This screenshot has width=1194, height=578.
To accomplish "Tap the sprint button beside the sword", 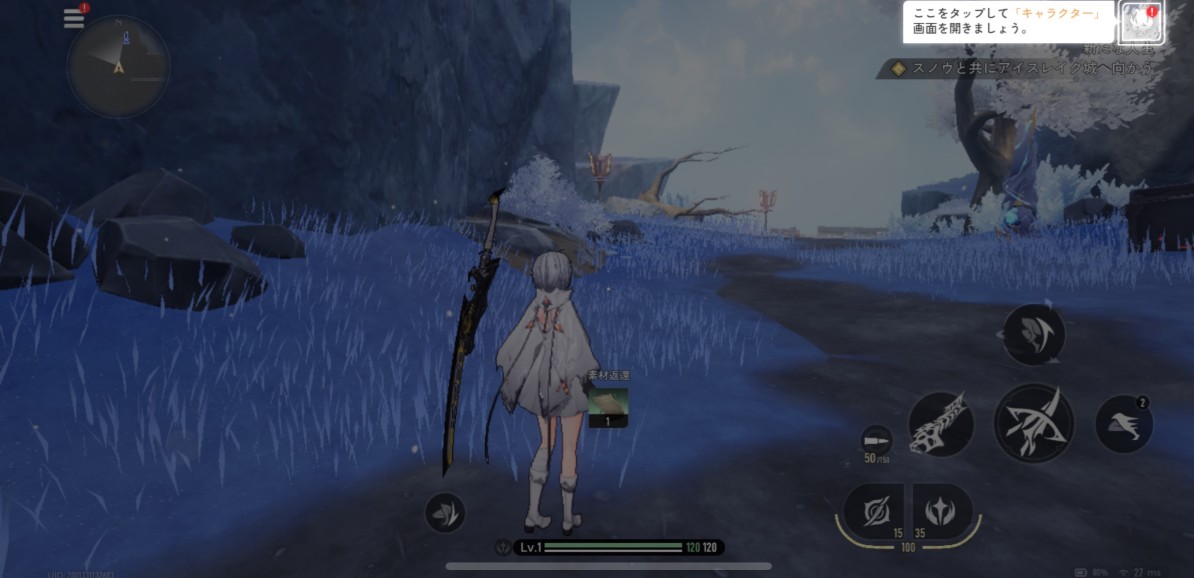I will click(444, 513).
